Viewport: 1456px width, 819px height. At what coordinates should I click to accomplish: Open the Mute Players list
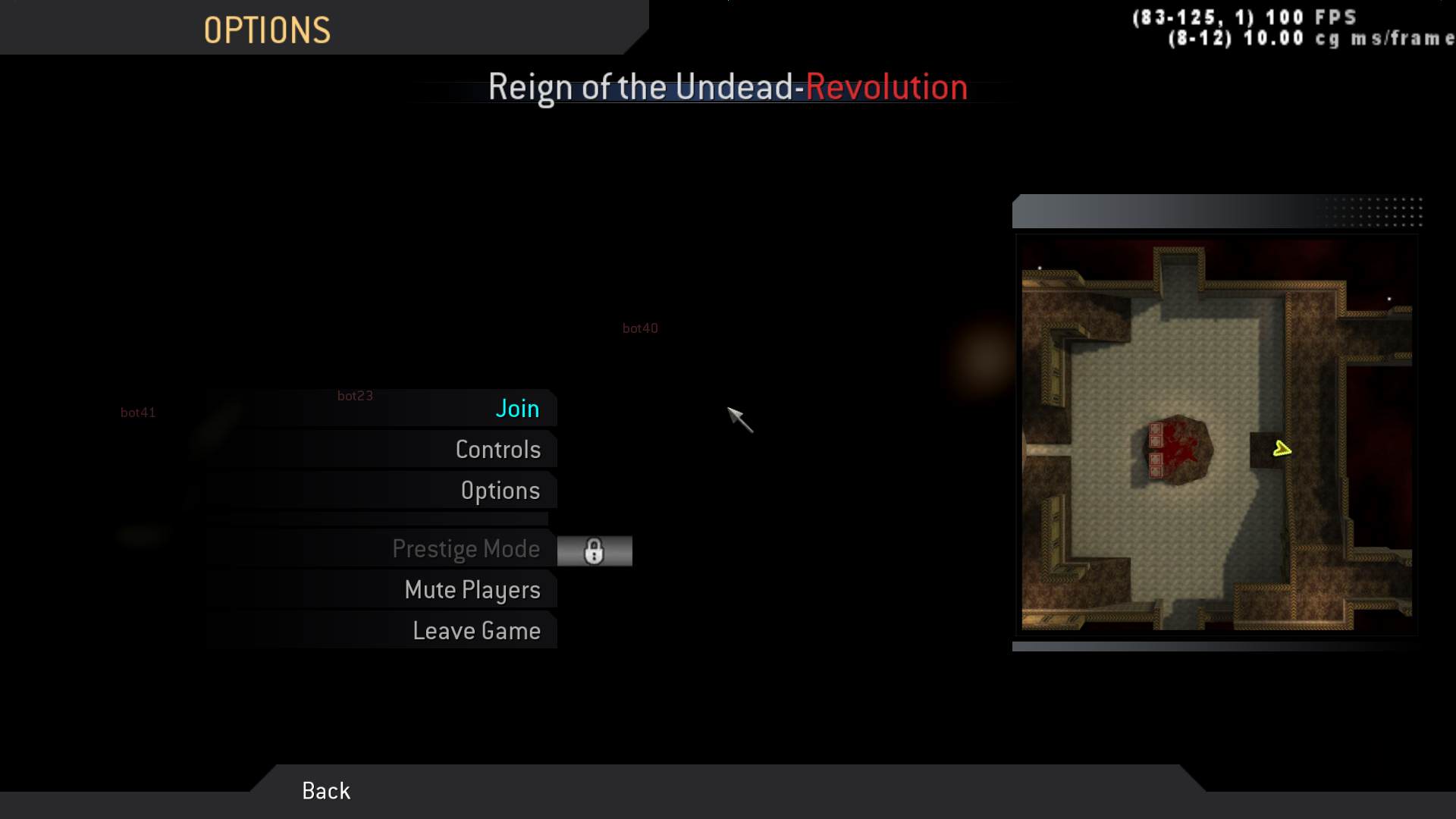pos(474,589)
